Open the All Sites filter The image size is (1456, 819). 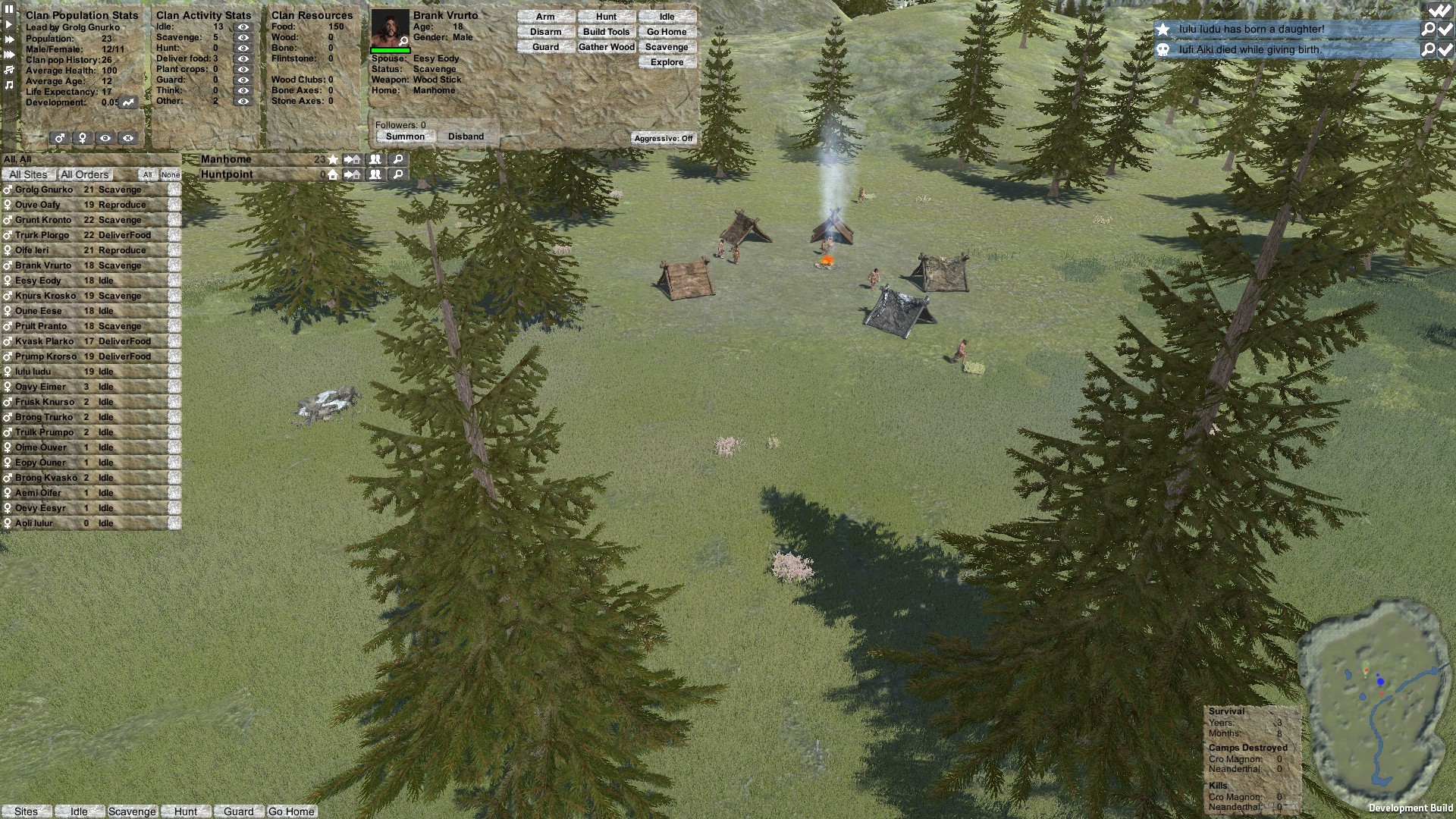tap(28, 174)
